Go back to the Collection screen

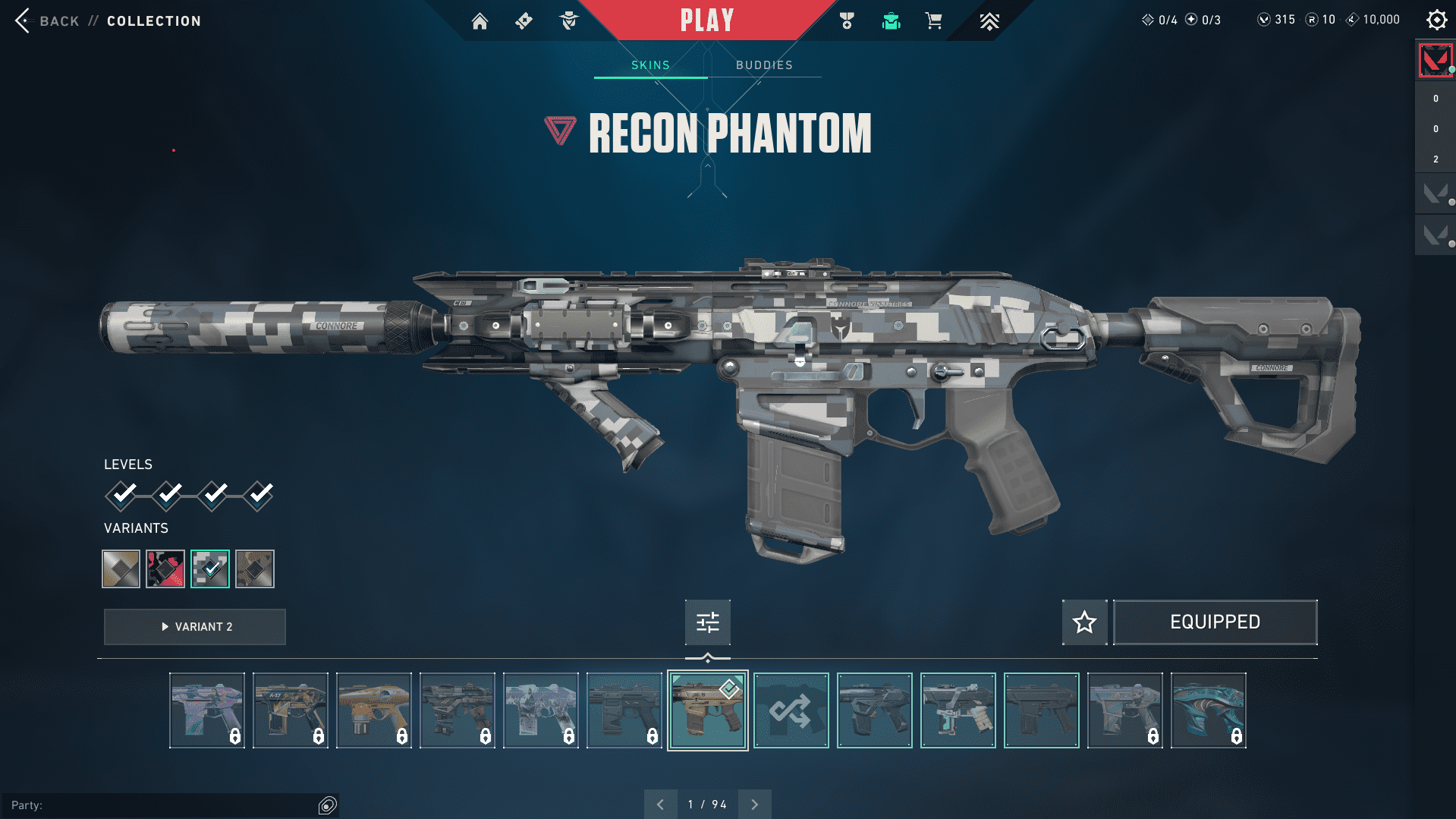[x=58, y=21]
